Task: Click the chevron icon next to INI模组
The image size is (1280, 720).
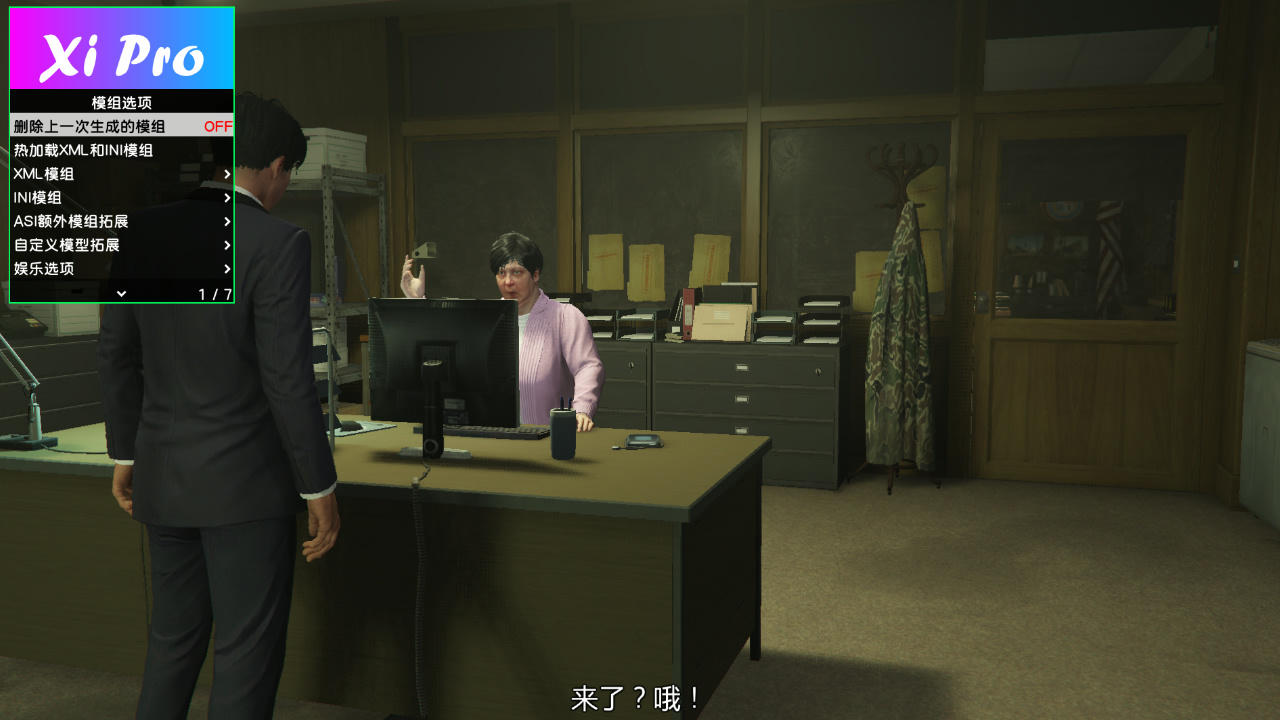Action: click(x=226, y=198)
